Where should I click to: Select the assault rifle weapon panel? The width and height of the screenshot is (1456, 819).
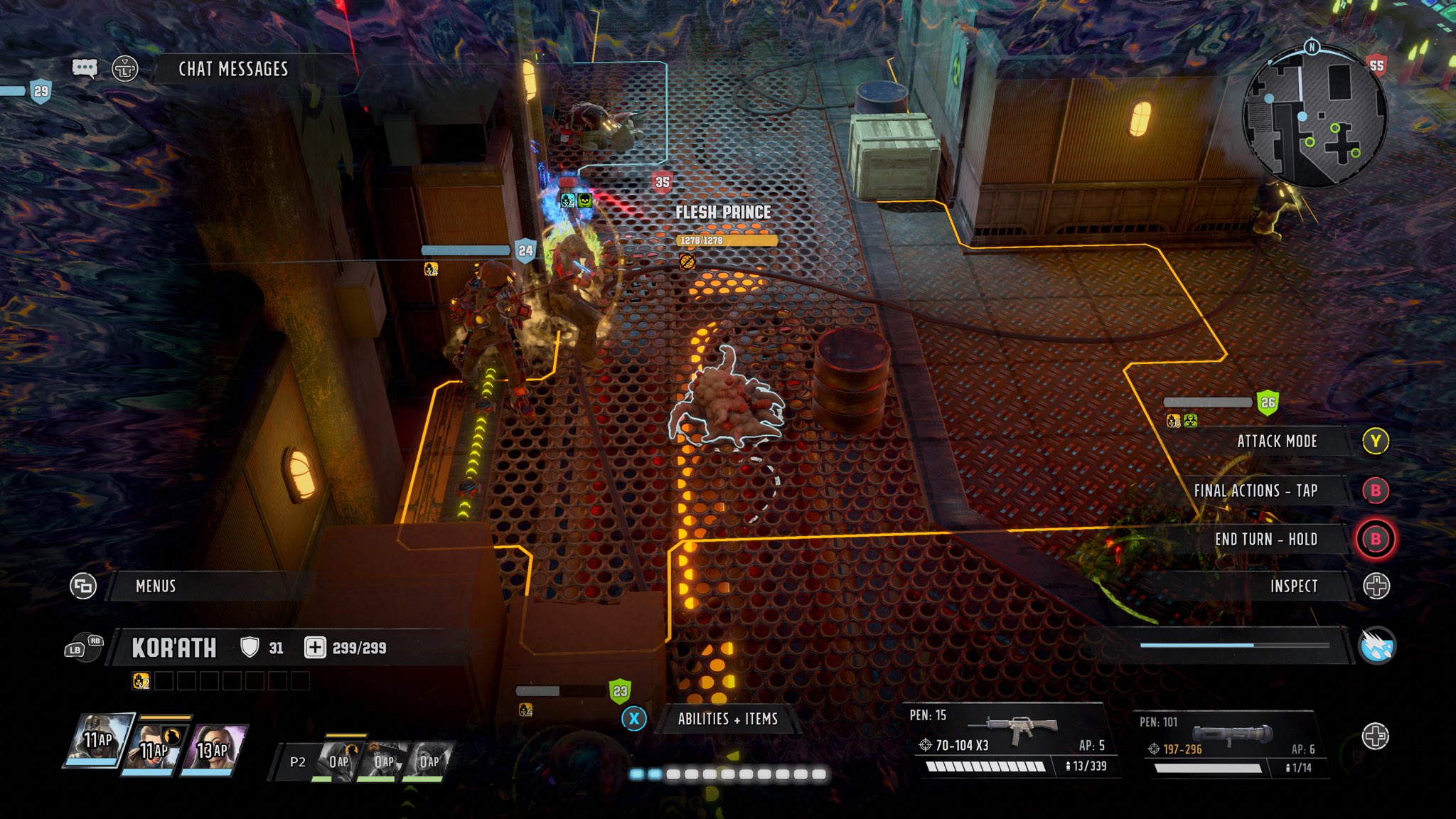[x=1010, y=739]
